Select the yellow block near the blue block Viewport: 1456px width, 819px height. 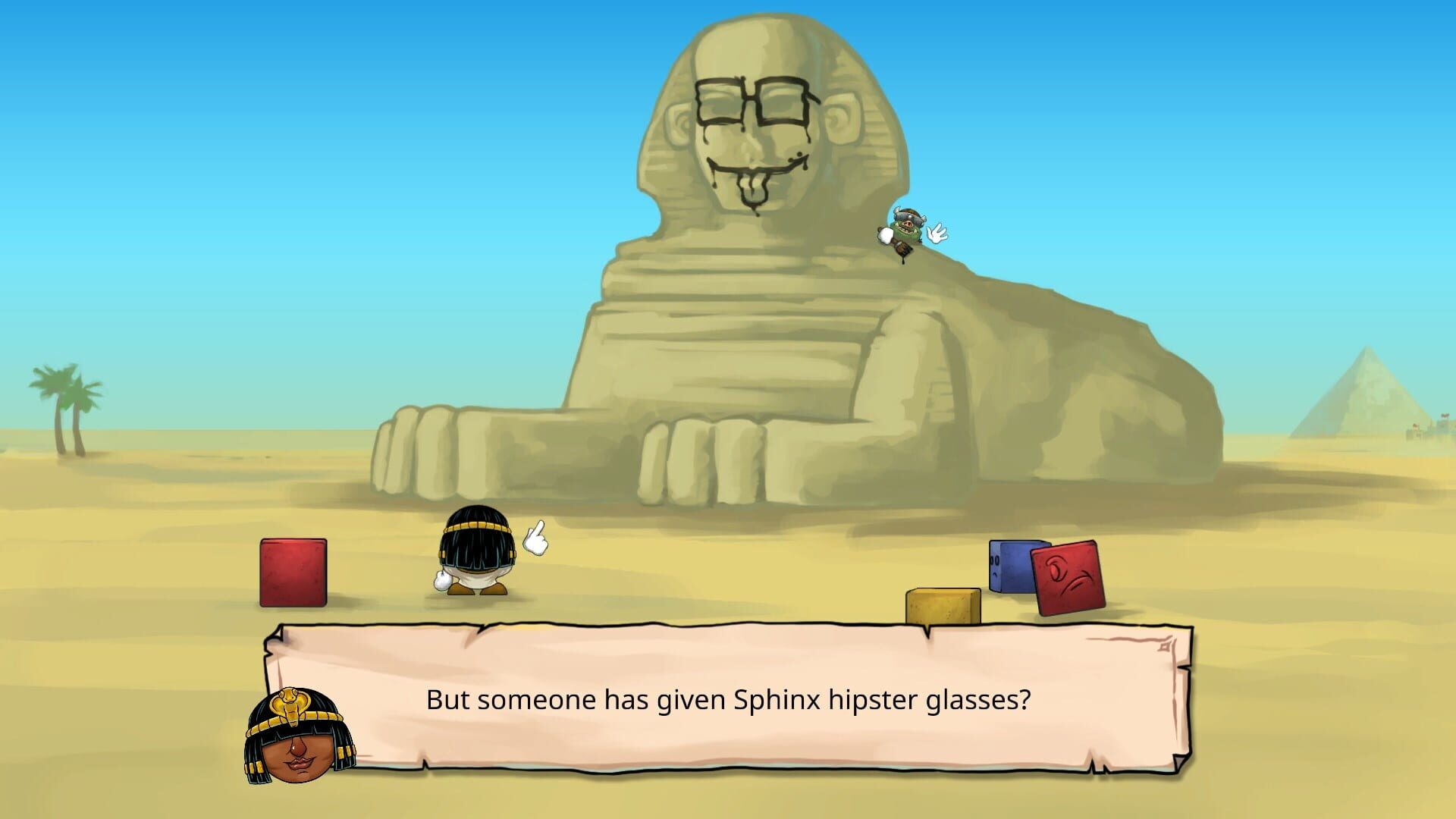click(x=944, y=607)
